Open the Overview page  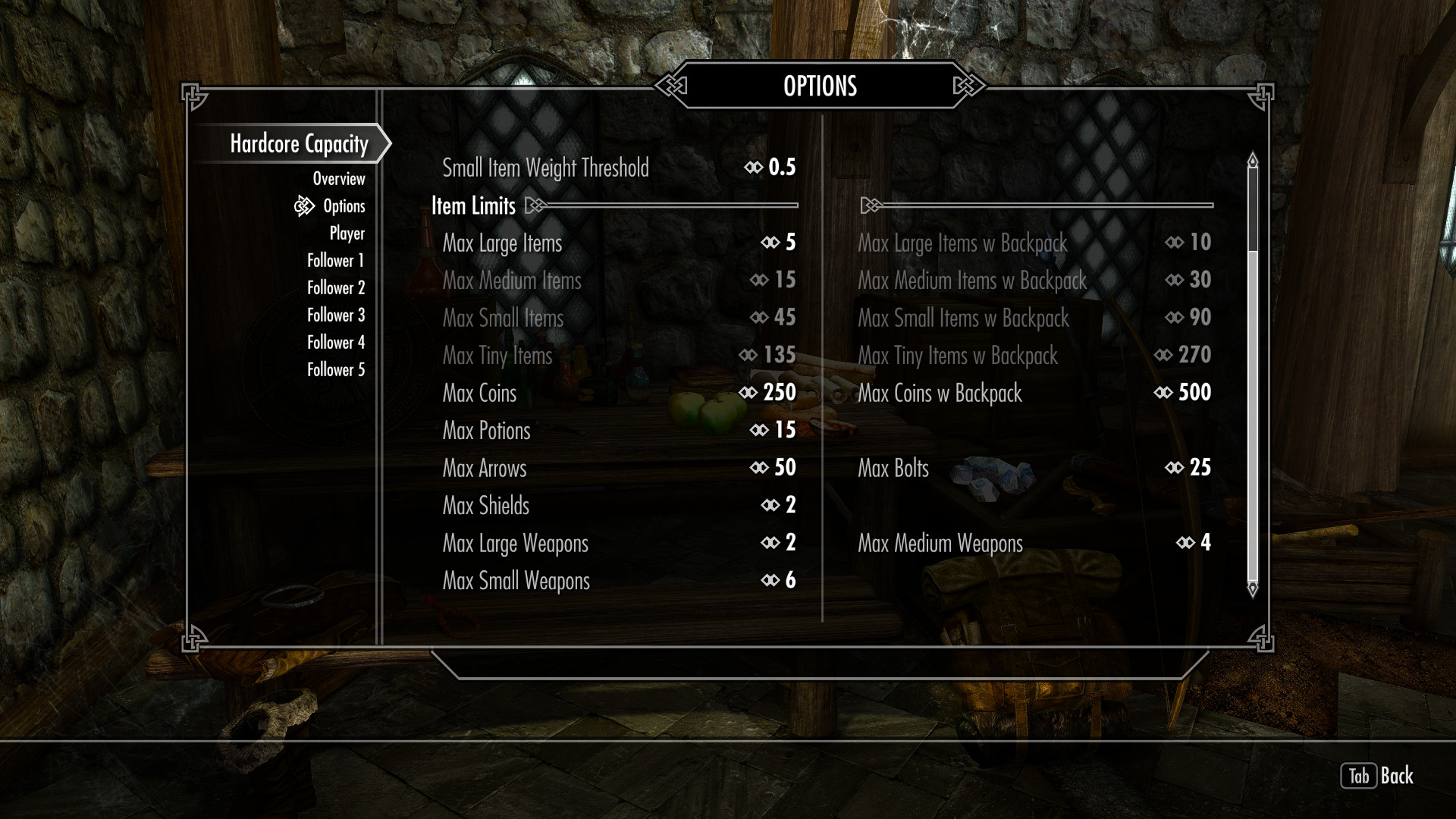click(x=338, y=179)
